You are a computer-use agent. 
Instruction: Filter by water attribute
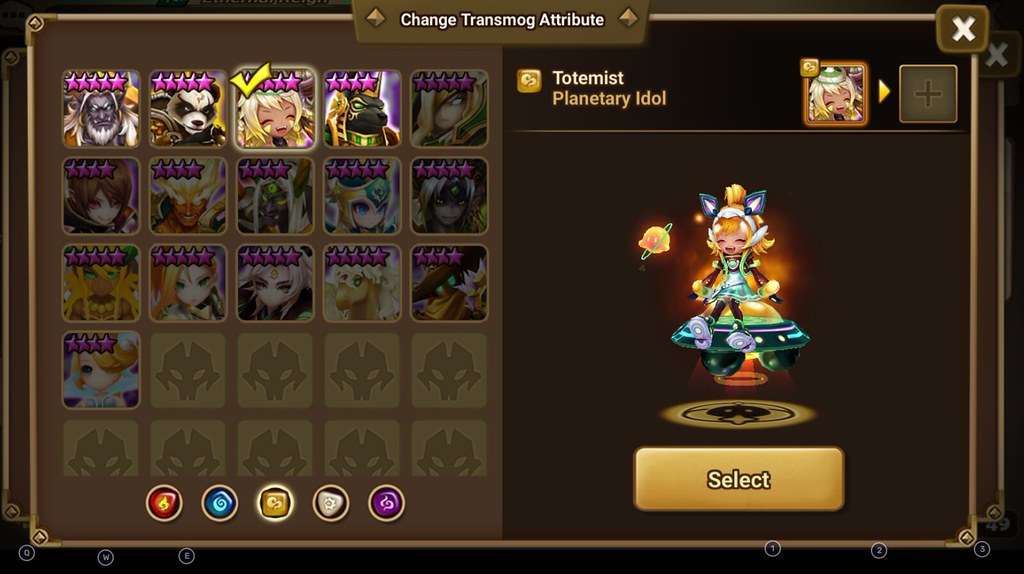click(x=219, y=503)
